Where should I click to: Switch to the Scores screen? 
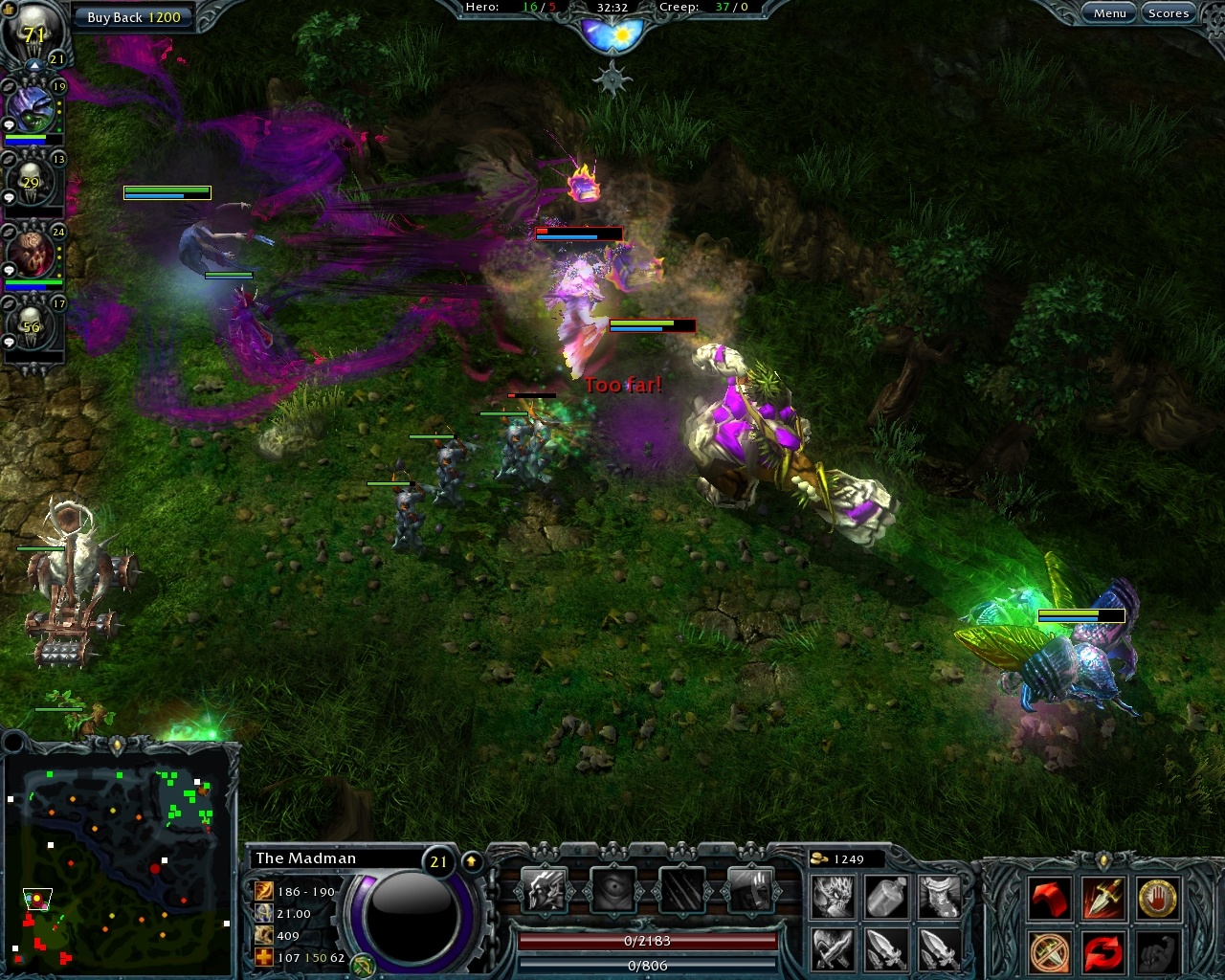pos(1169,12)
